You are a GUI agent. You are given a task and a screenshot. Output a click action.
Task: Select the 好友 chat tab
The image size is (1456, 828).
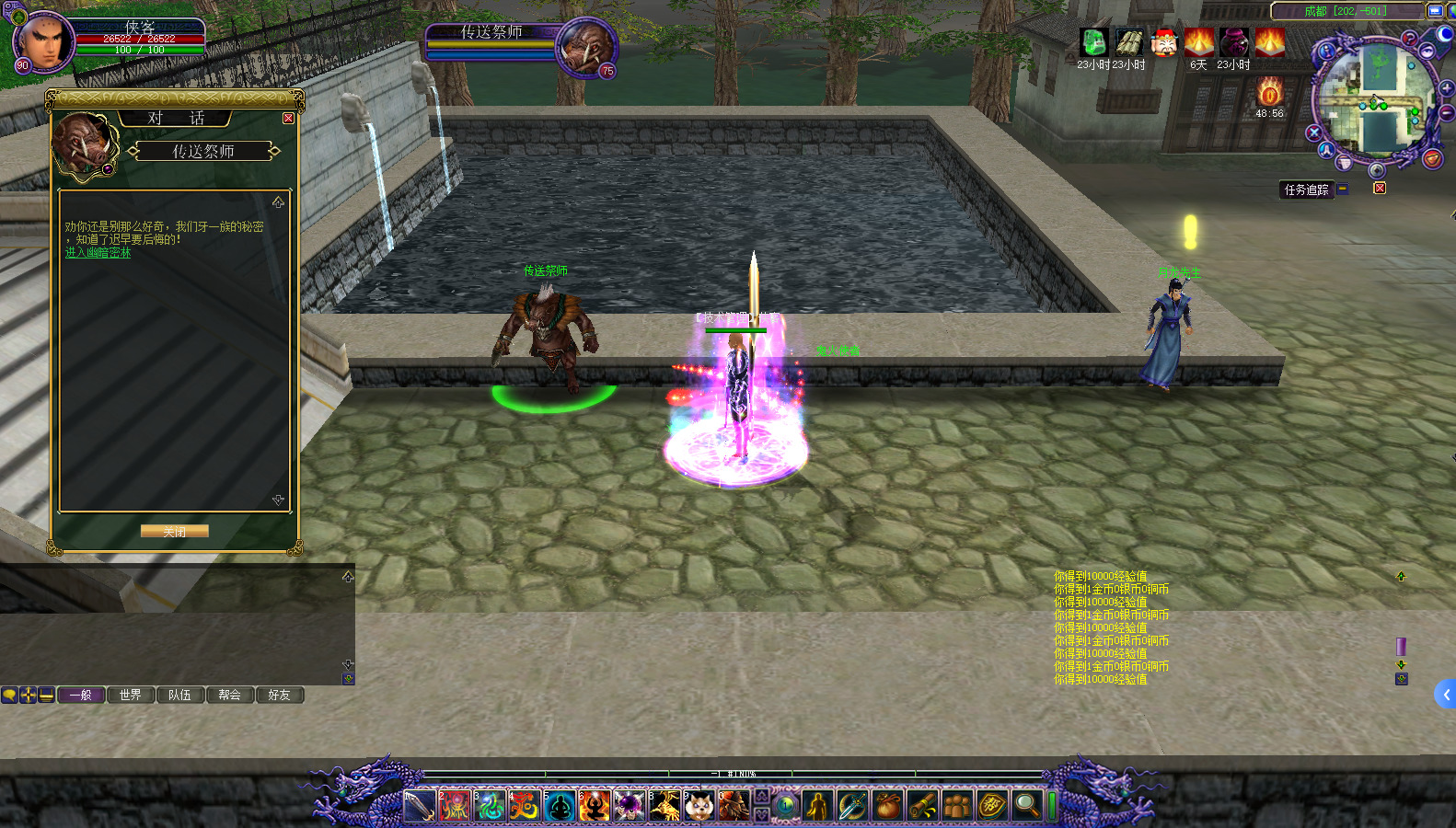[280, 696]
